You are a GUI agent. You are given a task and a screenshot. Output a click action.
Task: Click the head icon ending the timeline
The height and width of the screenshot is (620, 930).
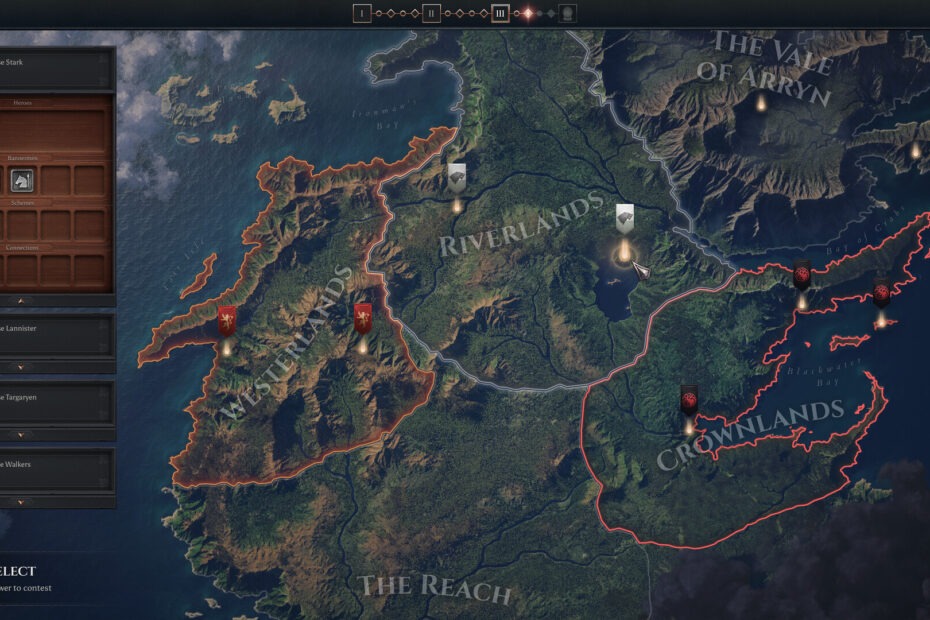point(567,13)
